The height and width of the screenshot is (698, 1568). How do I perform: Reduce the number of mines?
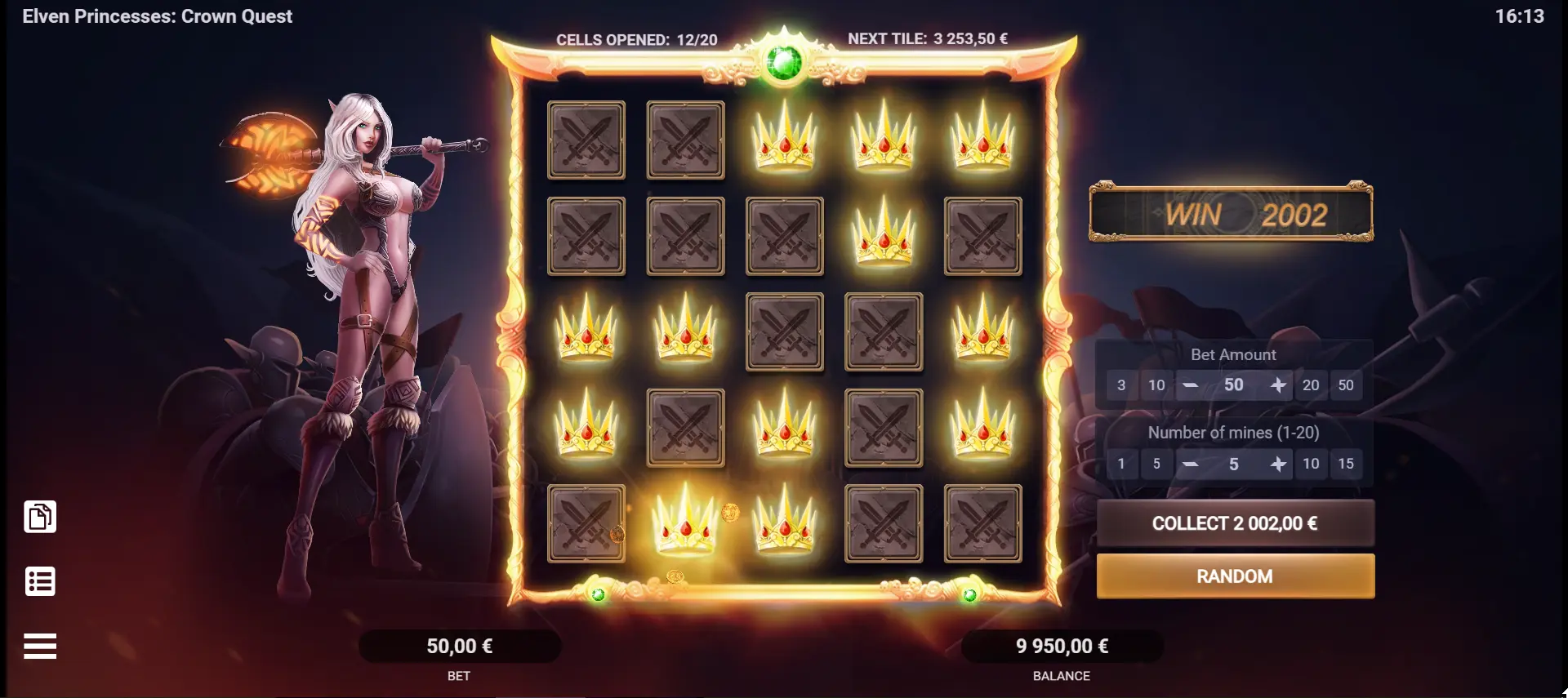click(1191, 464)
